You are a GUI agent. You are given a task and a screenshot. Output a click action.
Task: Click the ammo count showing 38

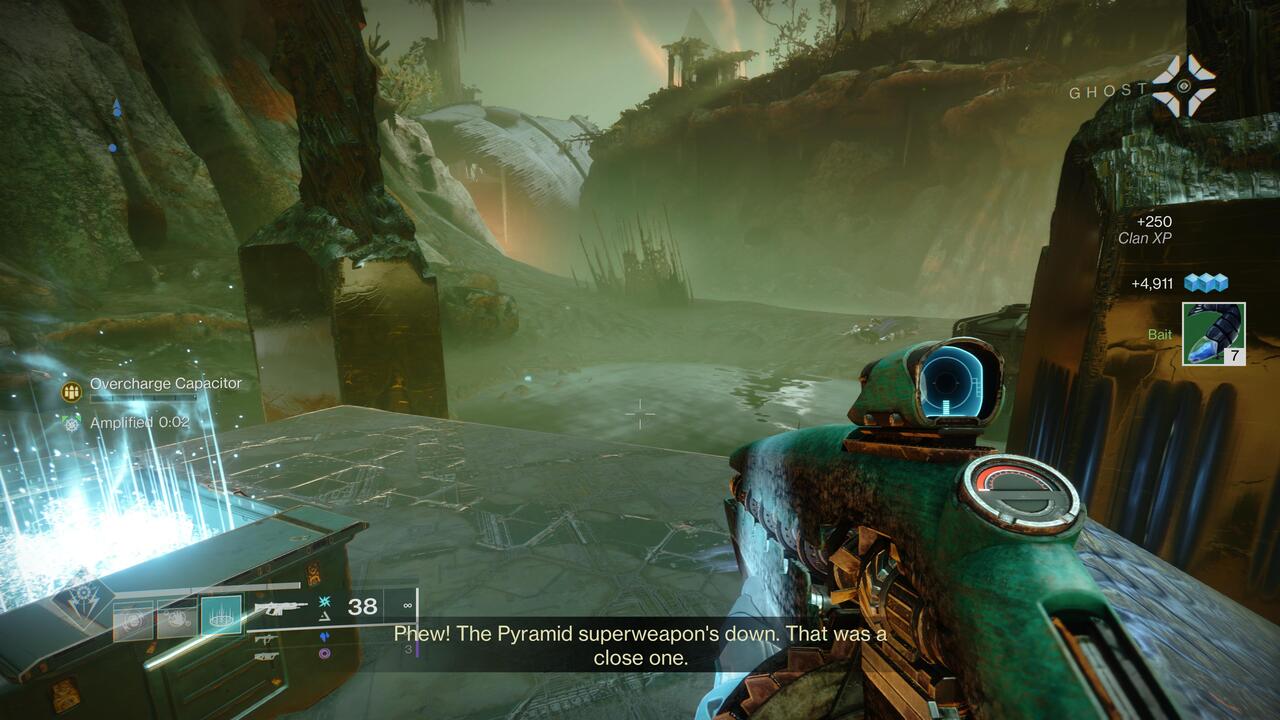pyautogui.click(x=361, y=605)
